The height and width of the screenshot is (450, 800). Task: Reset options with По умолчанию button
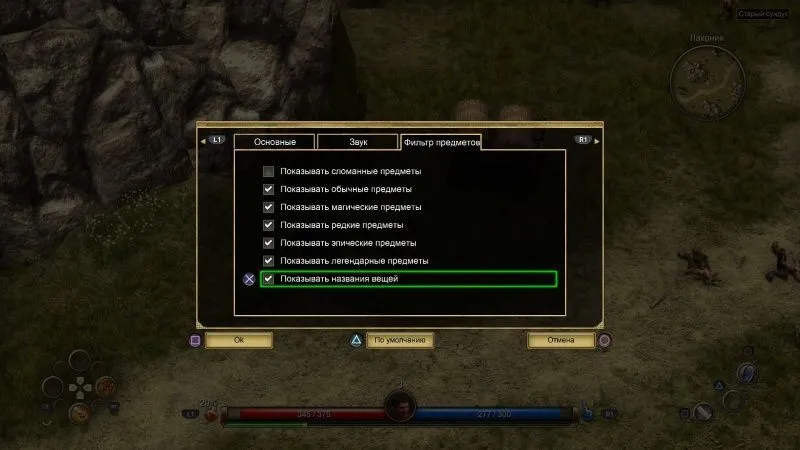click(x=400, y=340)
